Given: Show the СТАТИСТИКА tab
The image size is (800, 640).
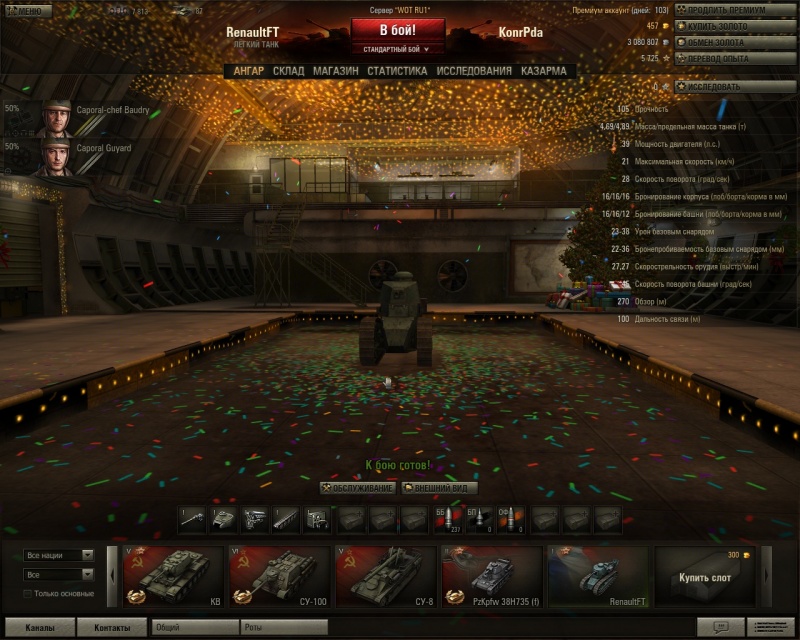Looking at the screenshot, I should (397, 71).
